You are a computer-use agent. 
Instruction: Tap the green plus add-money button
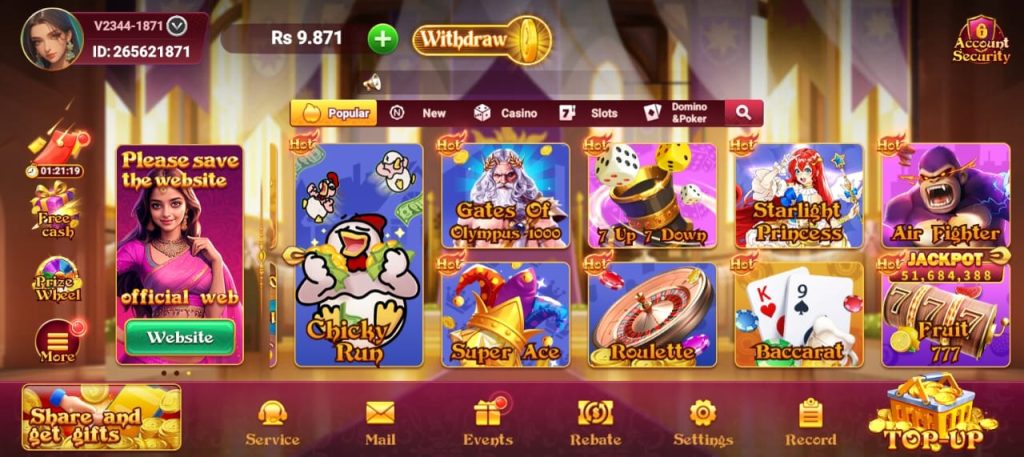tap(383, 39)
